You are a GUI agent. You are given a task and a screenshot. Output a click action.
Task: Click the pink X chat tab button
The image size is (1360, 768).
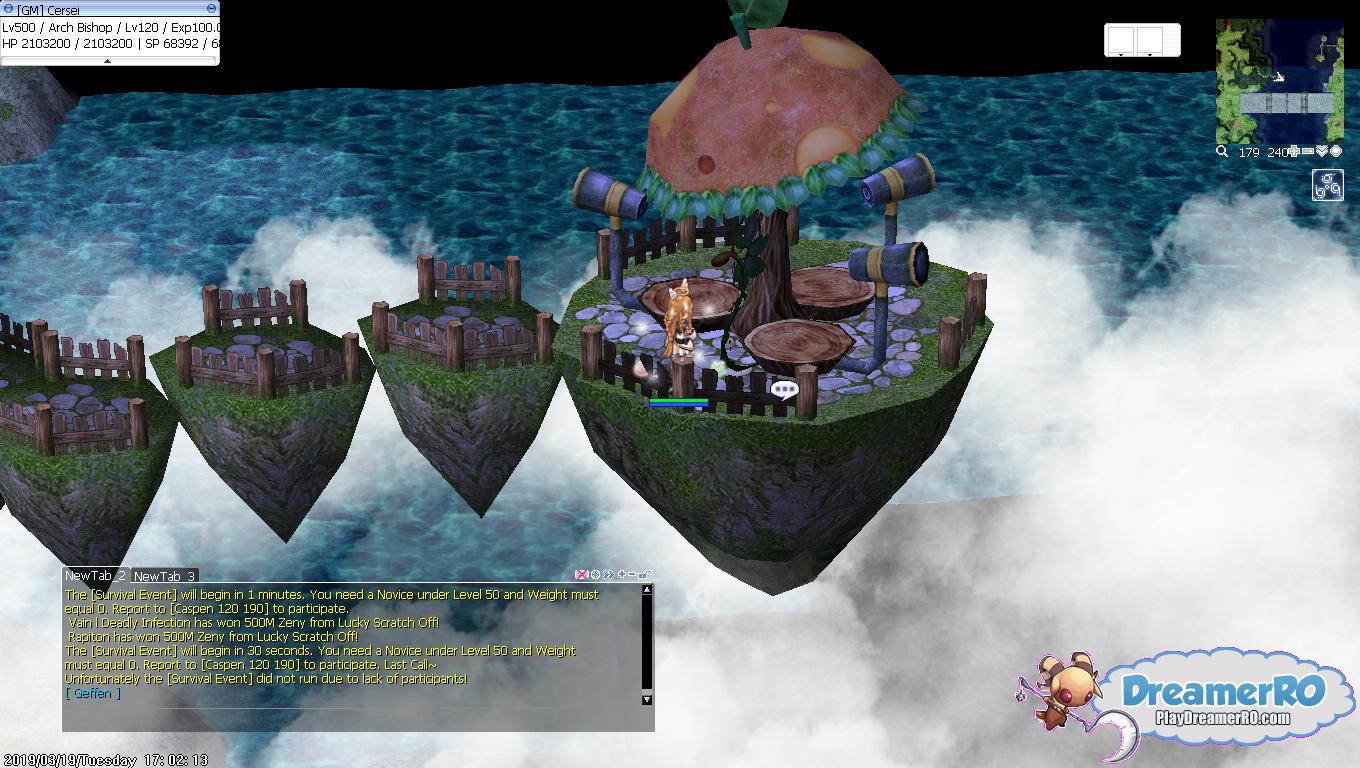point(581,575)
